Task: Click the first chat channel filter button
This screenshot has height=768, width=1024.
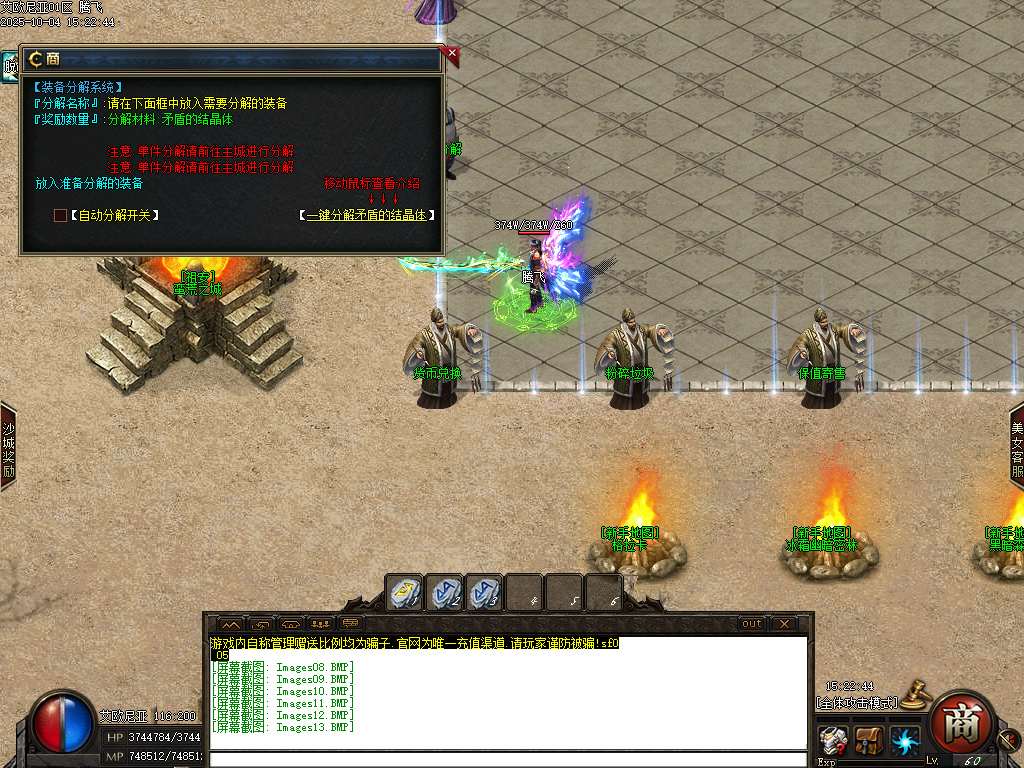Action: [230, 624]
